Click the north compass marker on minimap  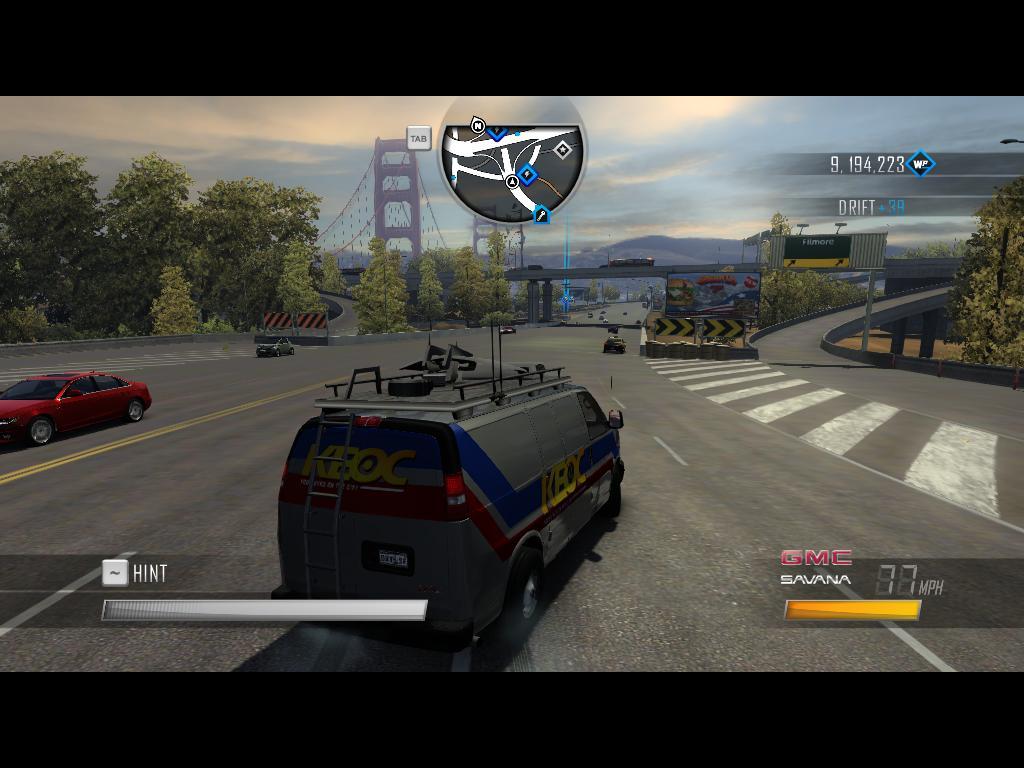click(478, 126)
